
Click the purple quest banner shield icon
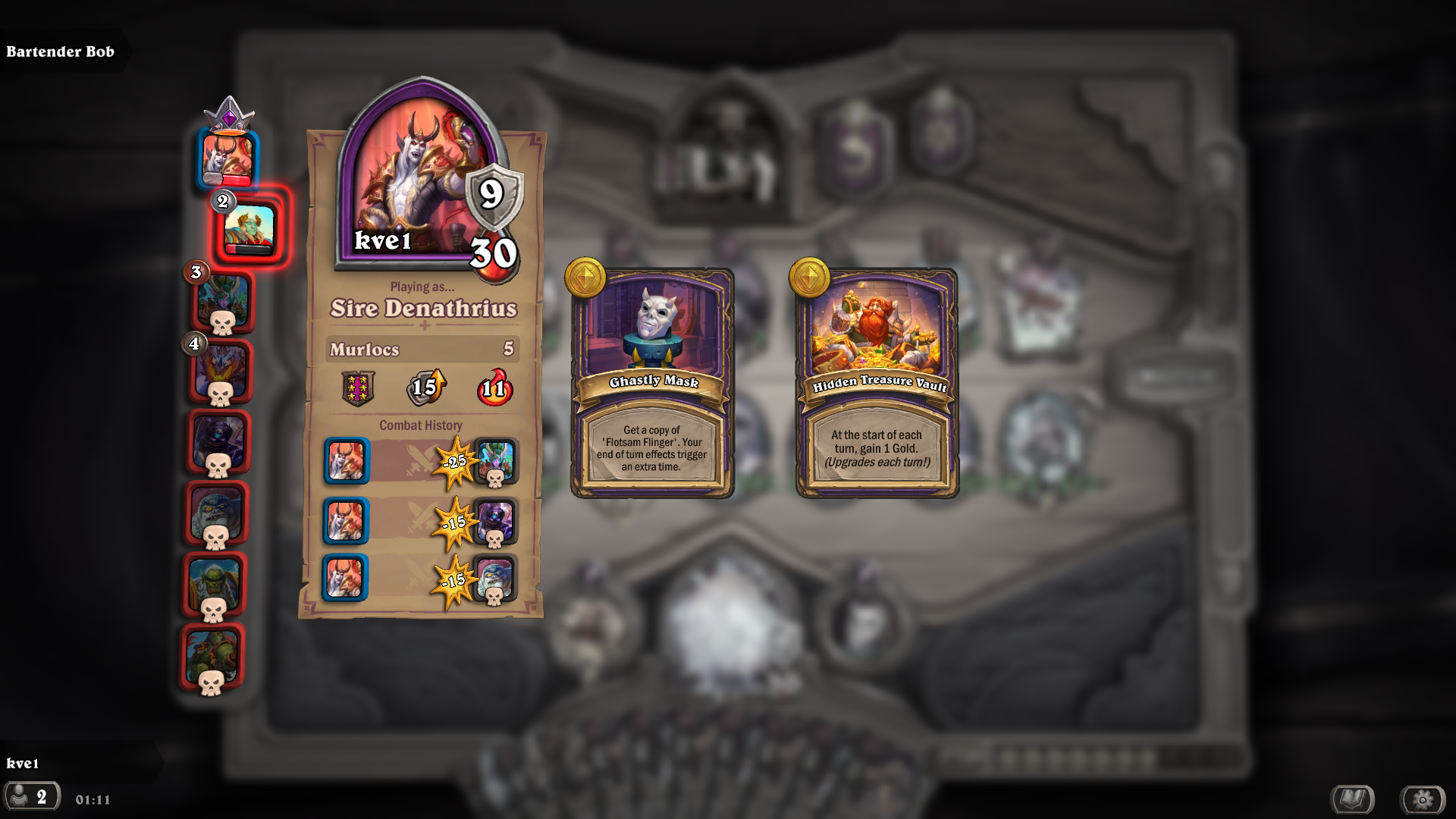[x=356, y=388]
